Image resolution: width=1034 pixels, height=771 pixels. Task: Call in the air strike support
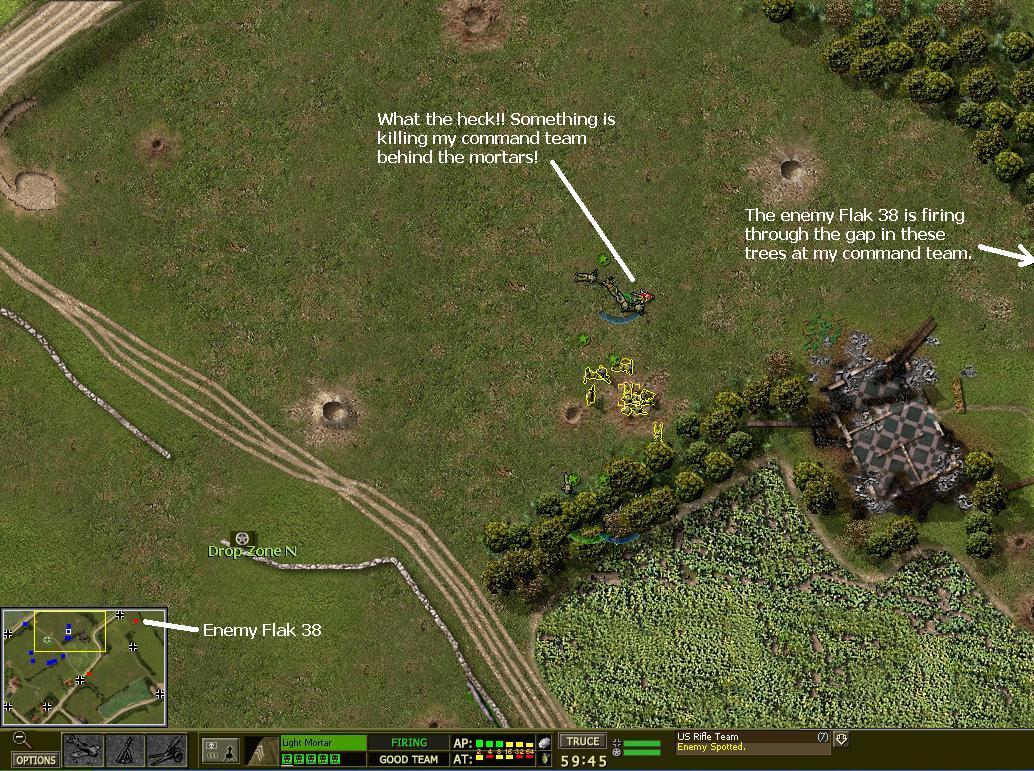[82, 750]
